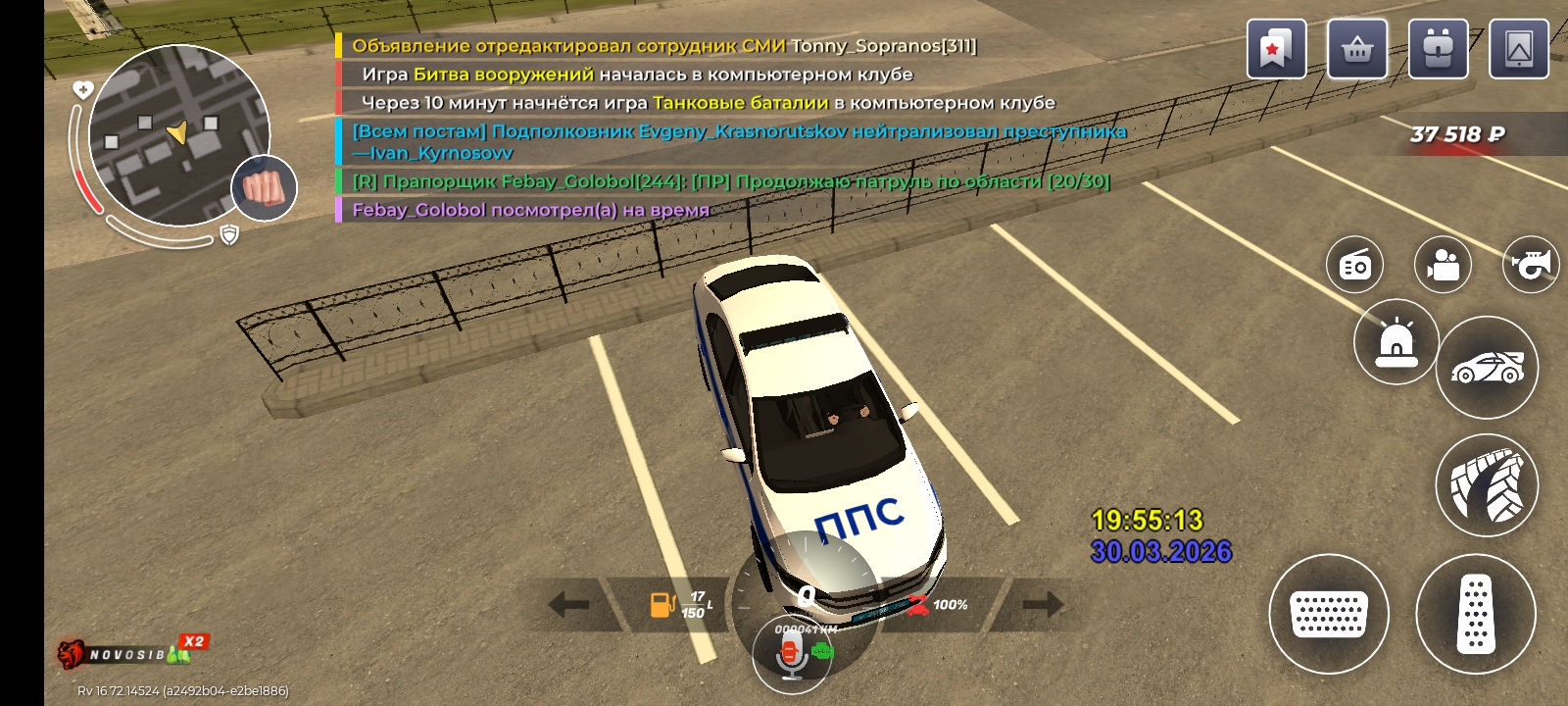
Task: Activate the left turn signal arrow
Action: pos(569,604)
